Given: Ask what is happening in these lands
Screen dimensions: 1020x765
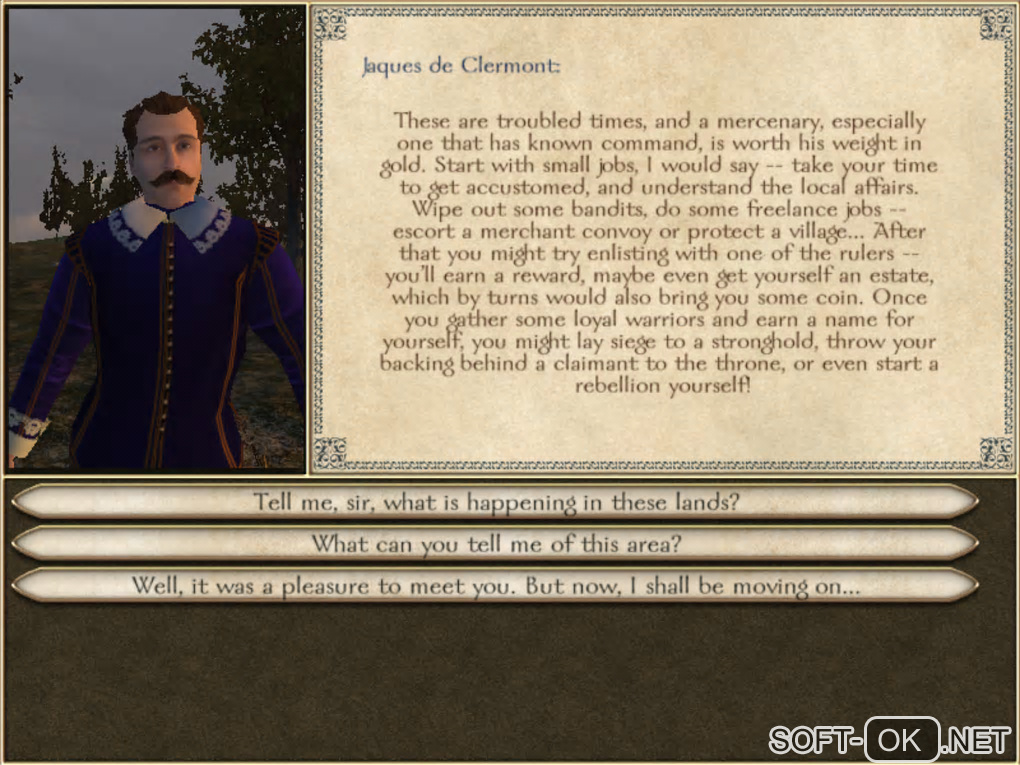Looking at the screenshot, I should 496,501.
